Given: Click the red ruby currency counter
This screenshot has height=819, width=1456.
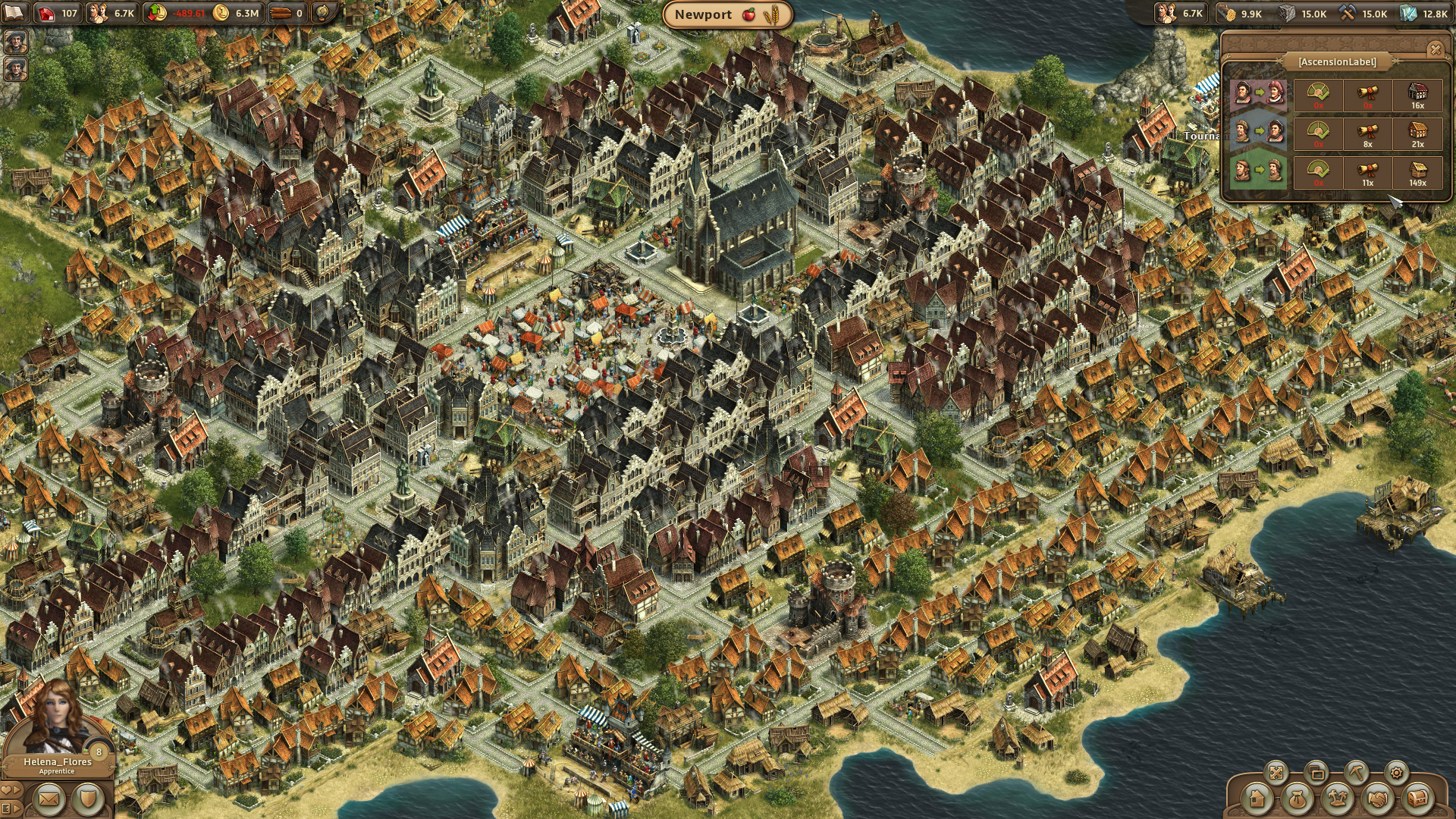Looking at the screenshot, I should (x=58, y=13).
